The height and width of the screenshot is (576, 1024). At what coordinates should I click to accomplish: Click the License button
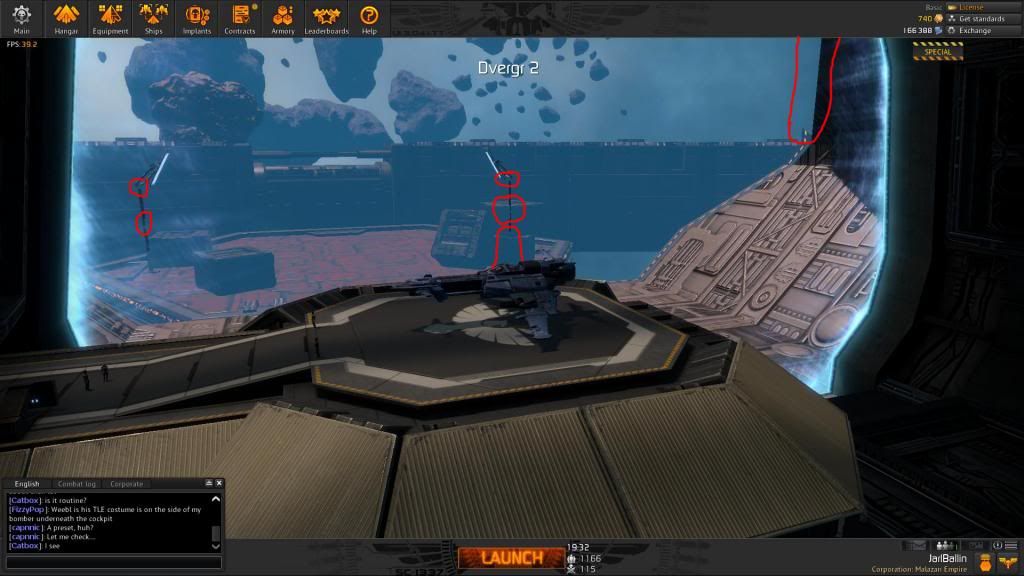(970, 7)
